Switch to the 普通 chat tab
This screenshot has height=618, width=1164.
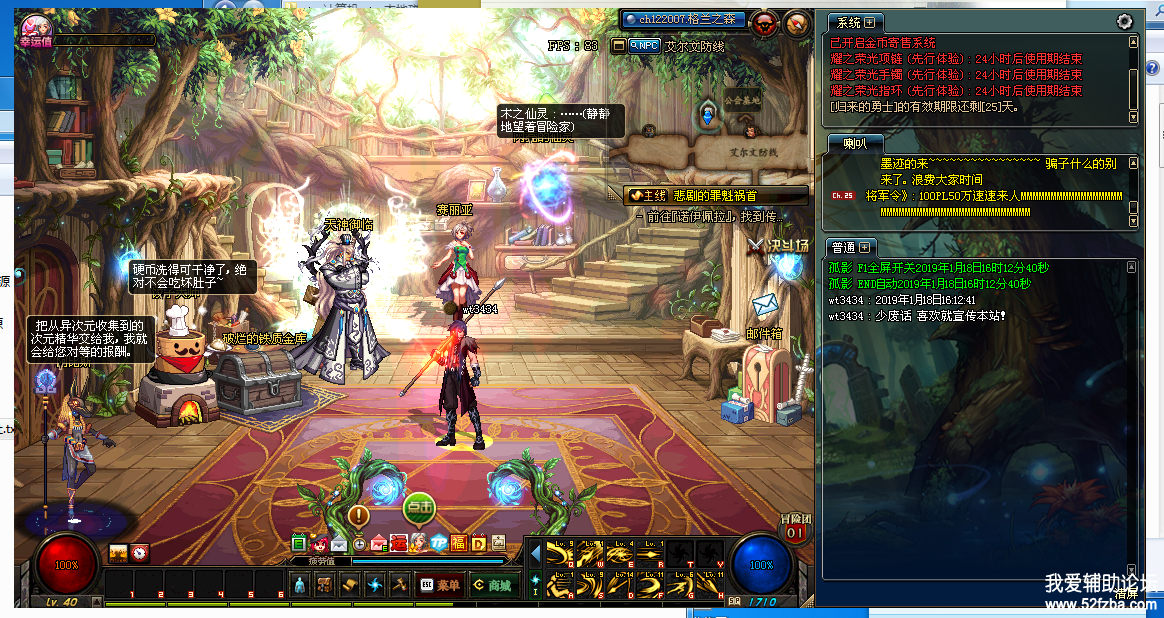[x=850, y=247]
